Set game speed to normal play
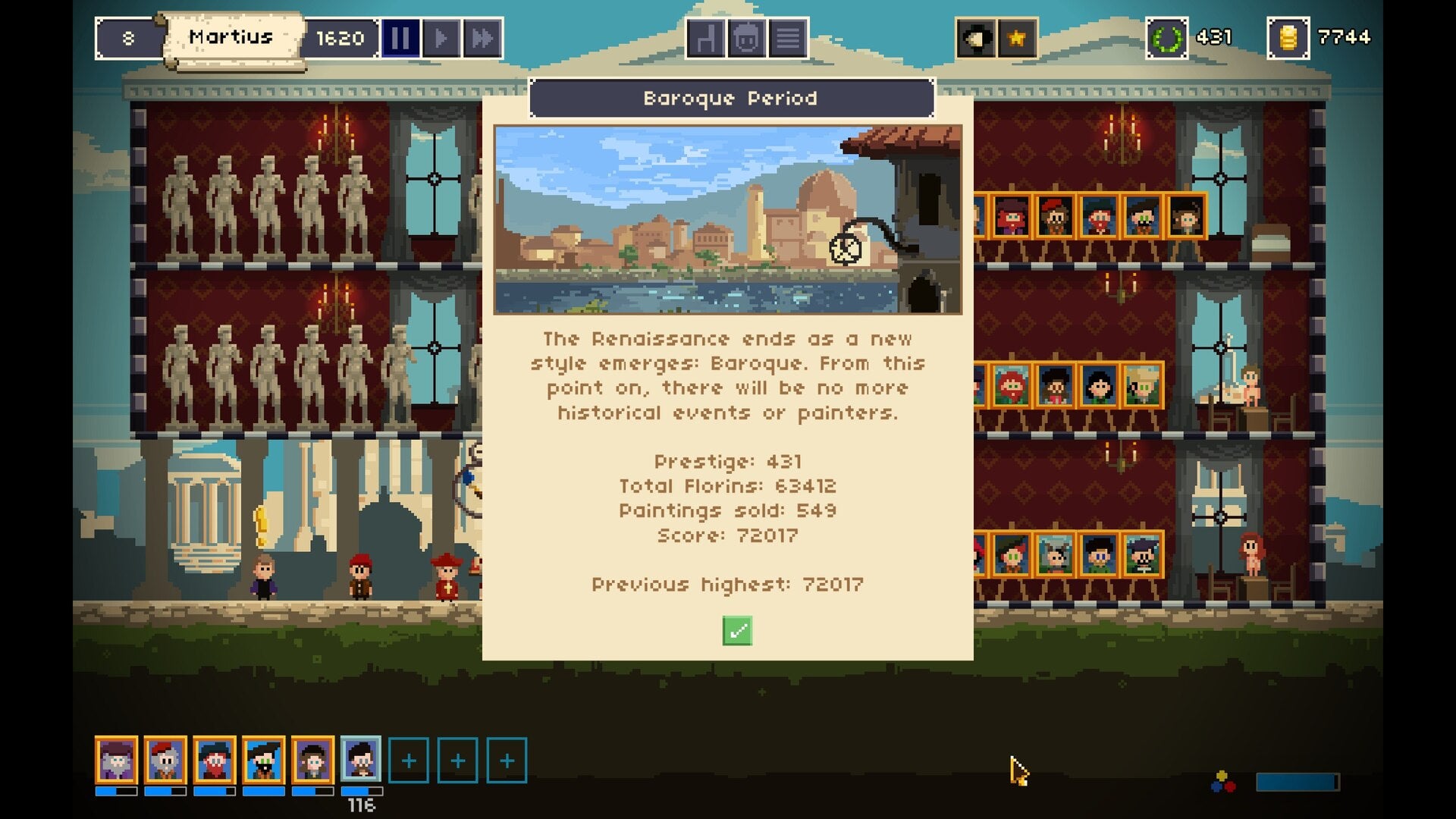 (441, 38)
